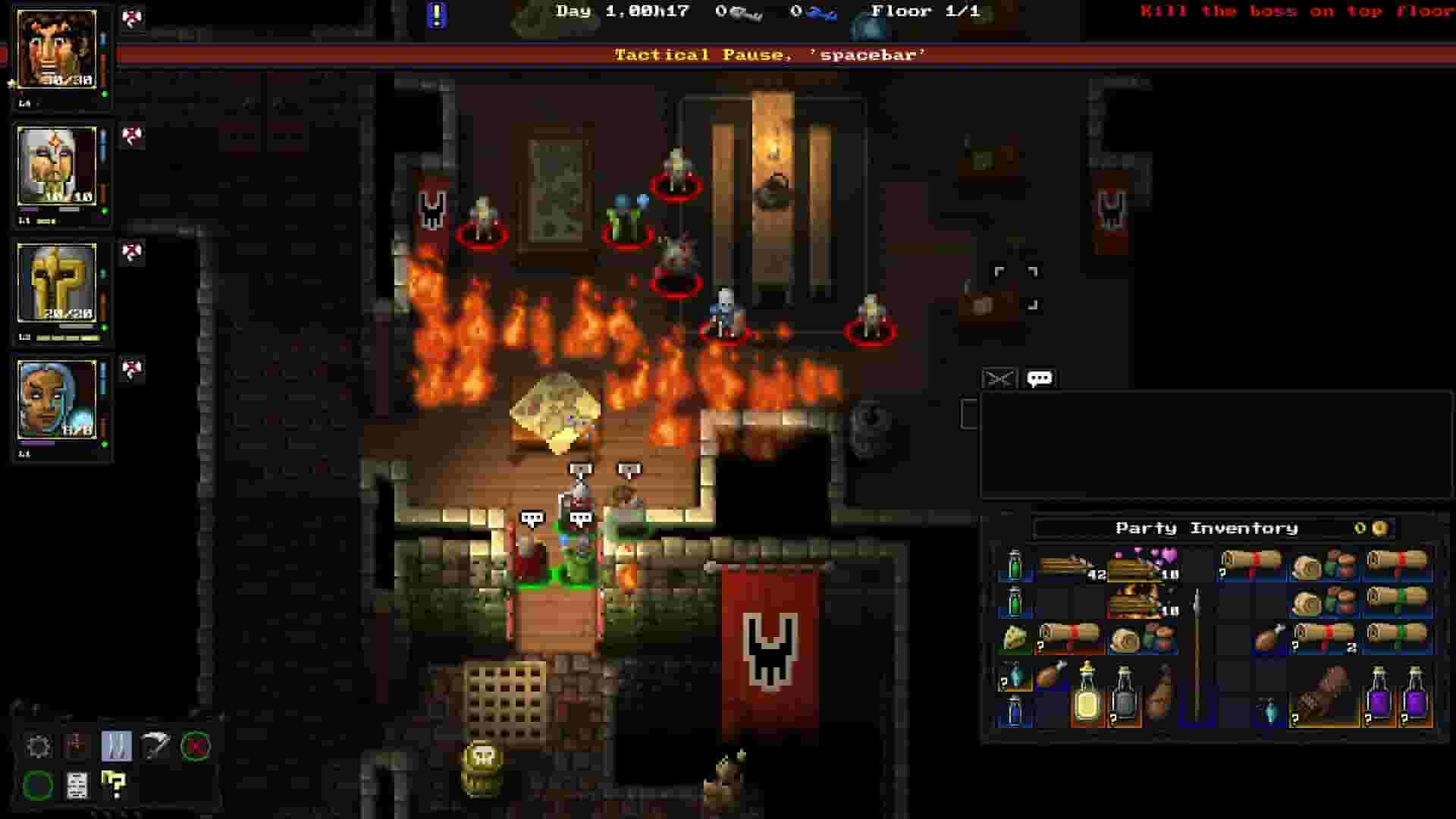The image size is (1456, 819).
Task: Switch to the speech bubble chat tab
Action: coord(1038,376)
